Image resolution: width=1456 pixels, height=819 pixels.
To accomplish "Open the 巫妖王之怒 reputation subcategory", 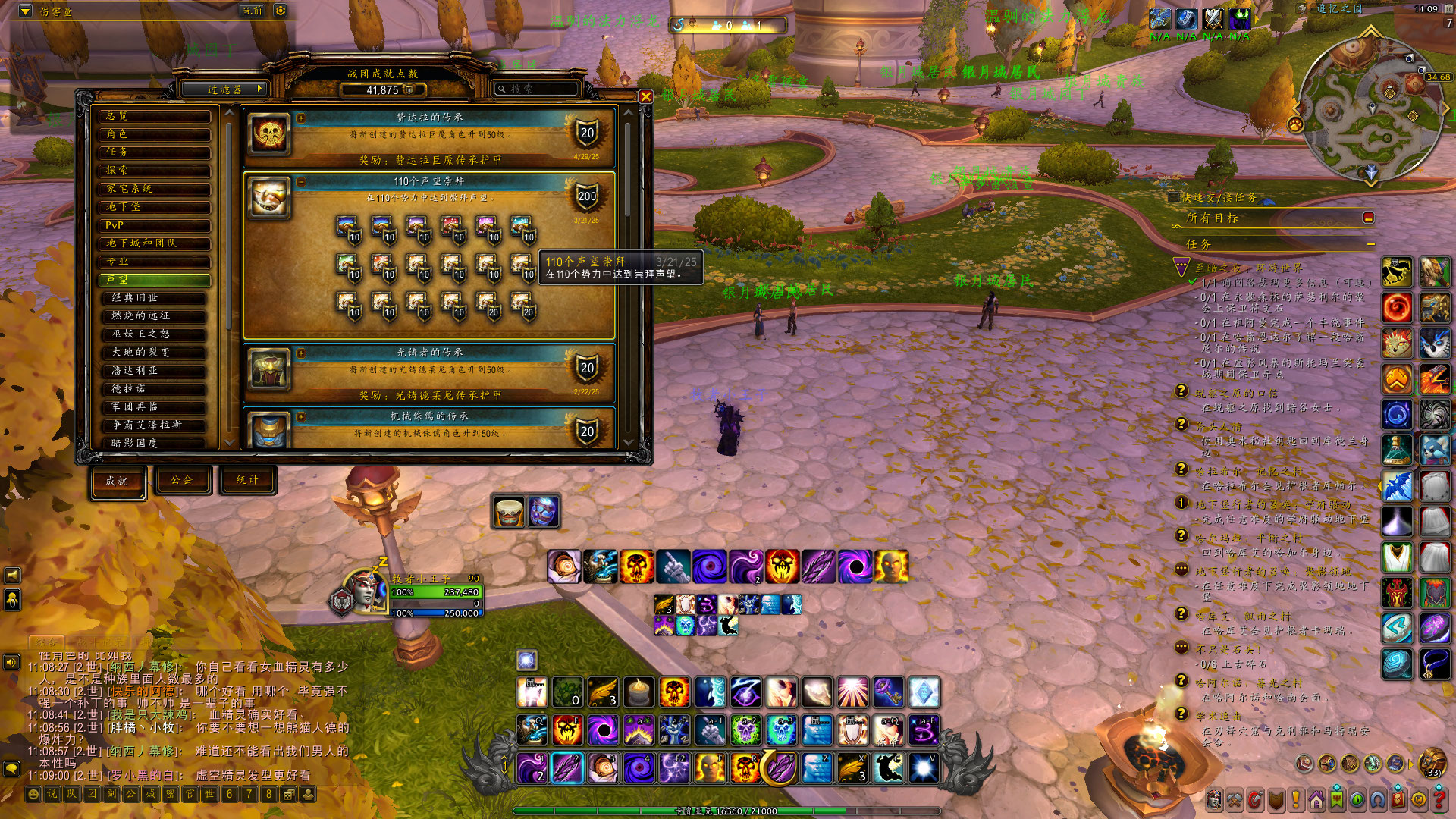I will point(158,334).
